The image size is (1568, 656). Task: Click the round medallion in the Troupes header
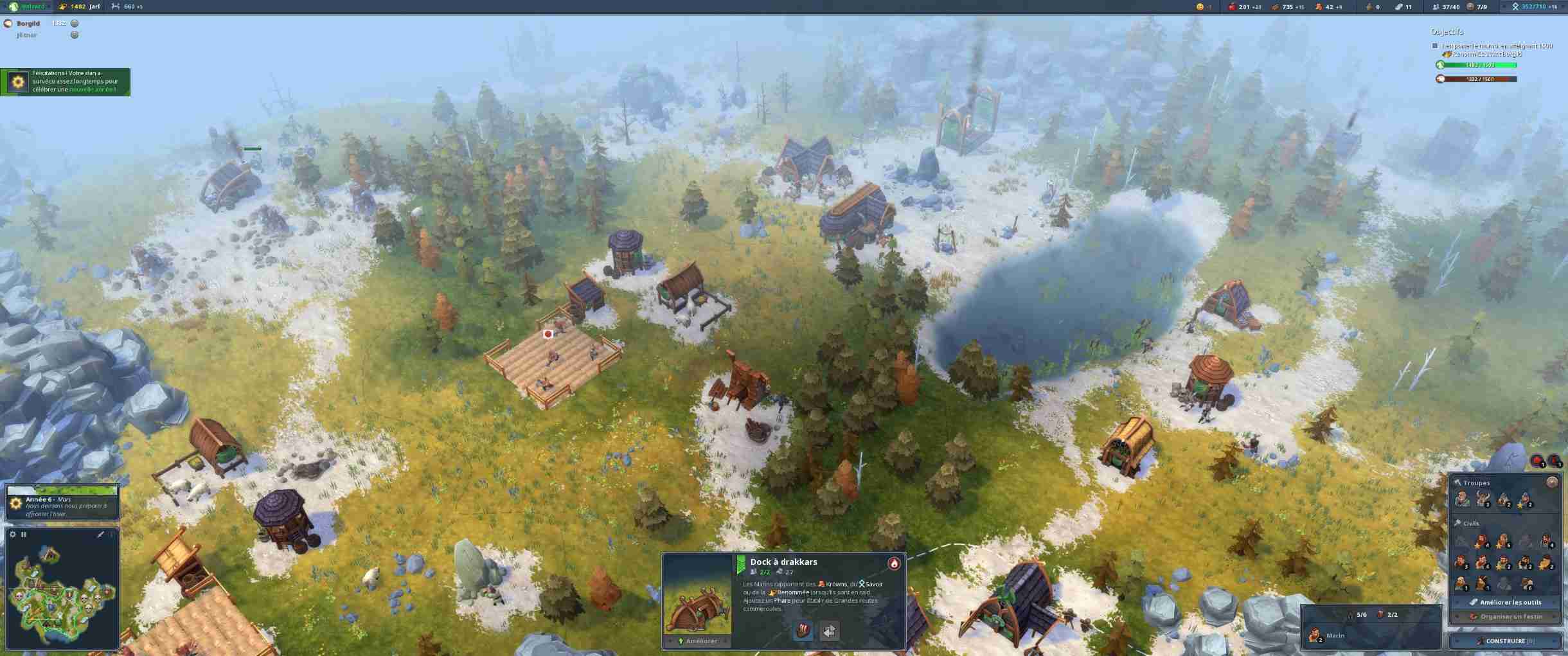(x=1552, y=482)
